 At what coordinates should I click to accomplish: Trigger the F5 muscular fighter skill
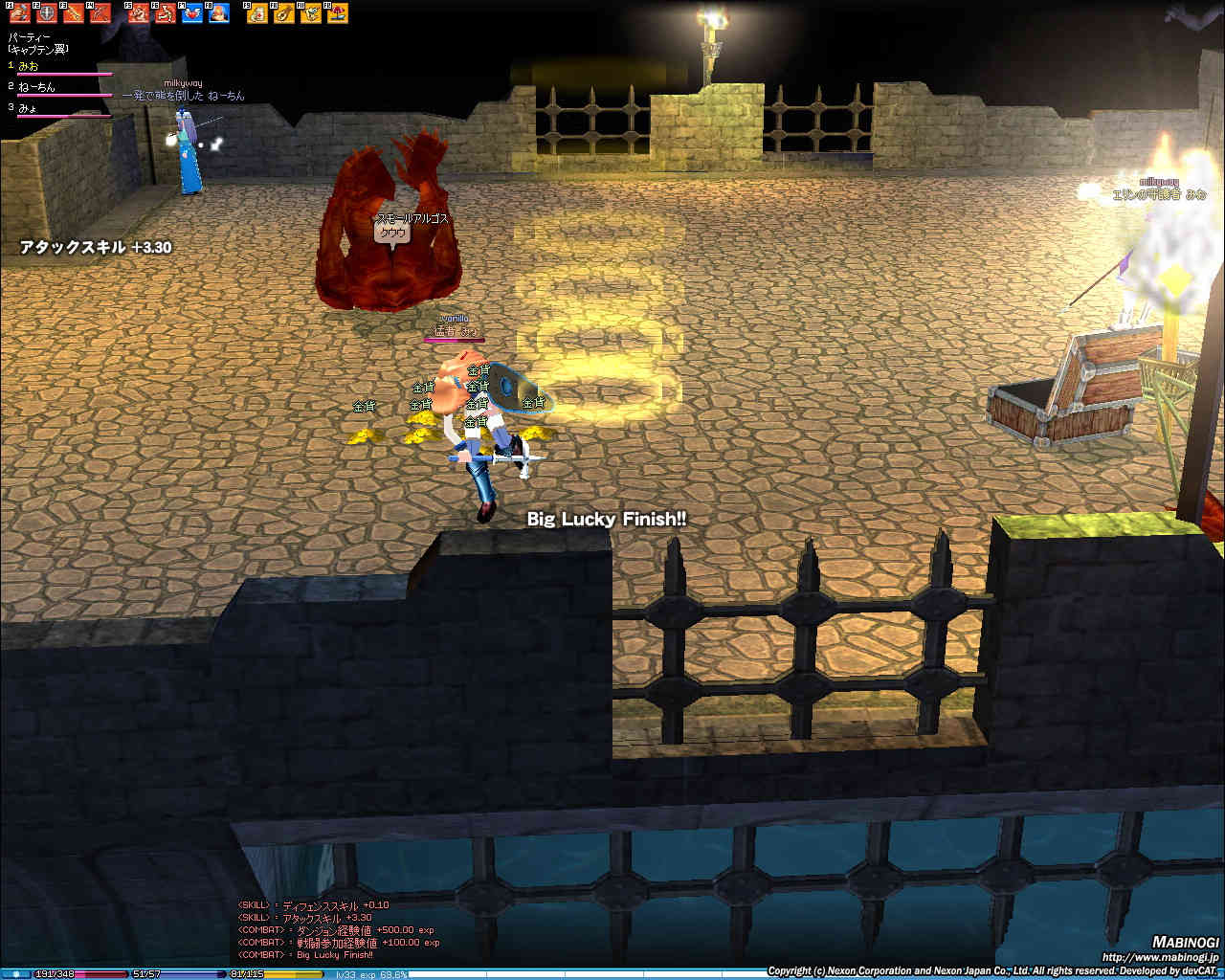pyautogui.click(x=139, y=13)
